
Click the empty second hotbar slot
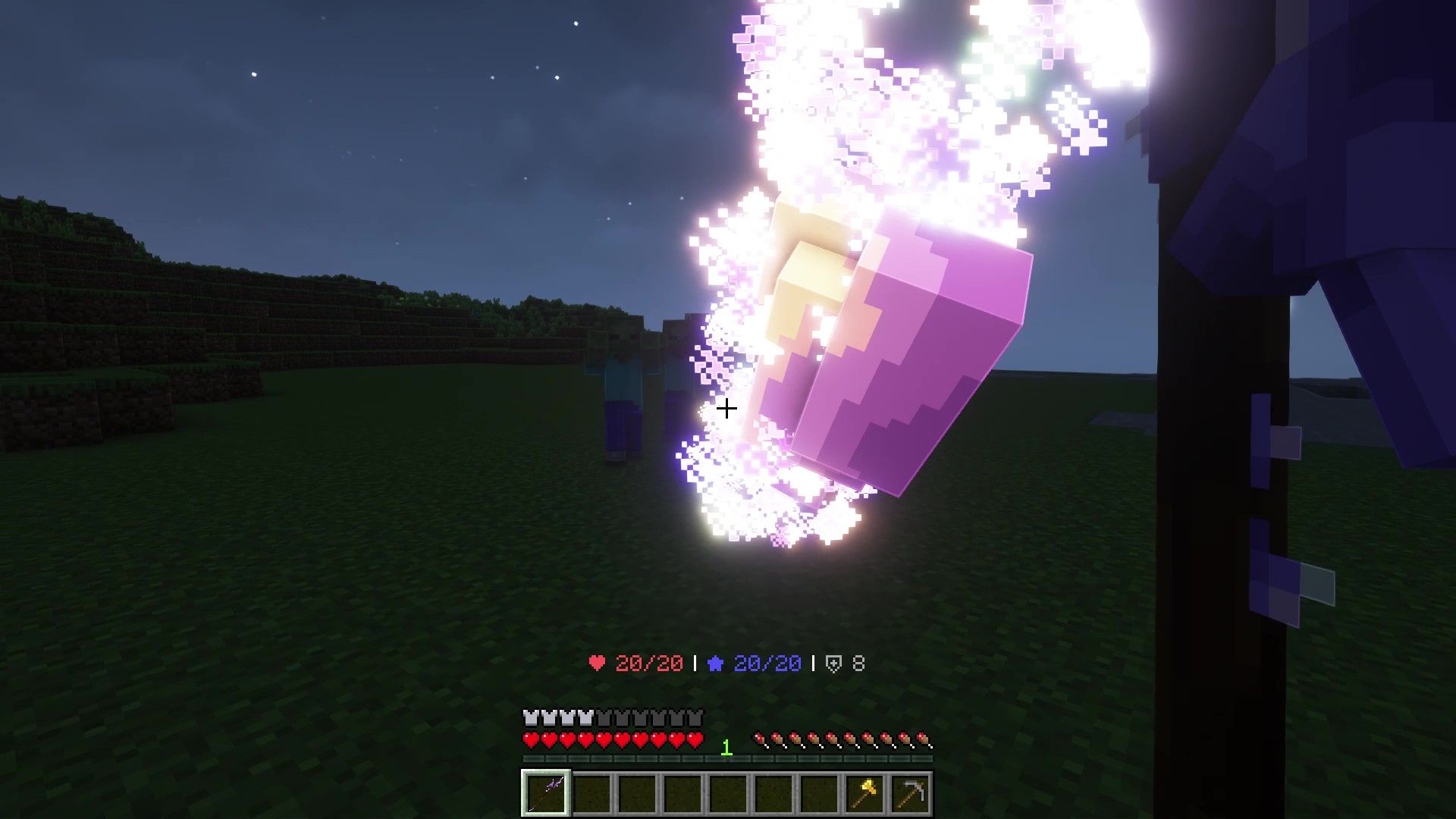click(591, 792)
